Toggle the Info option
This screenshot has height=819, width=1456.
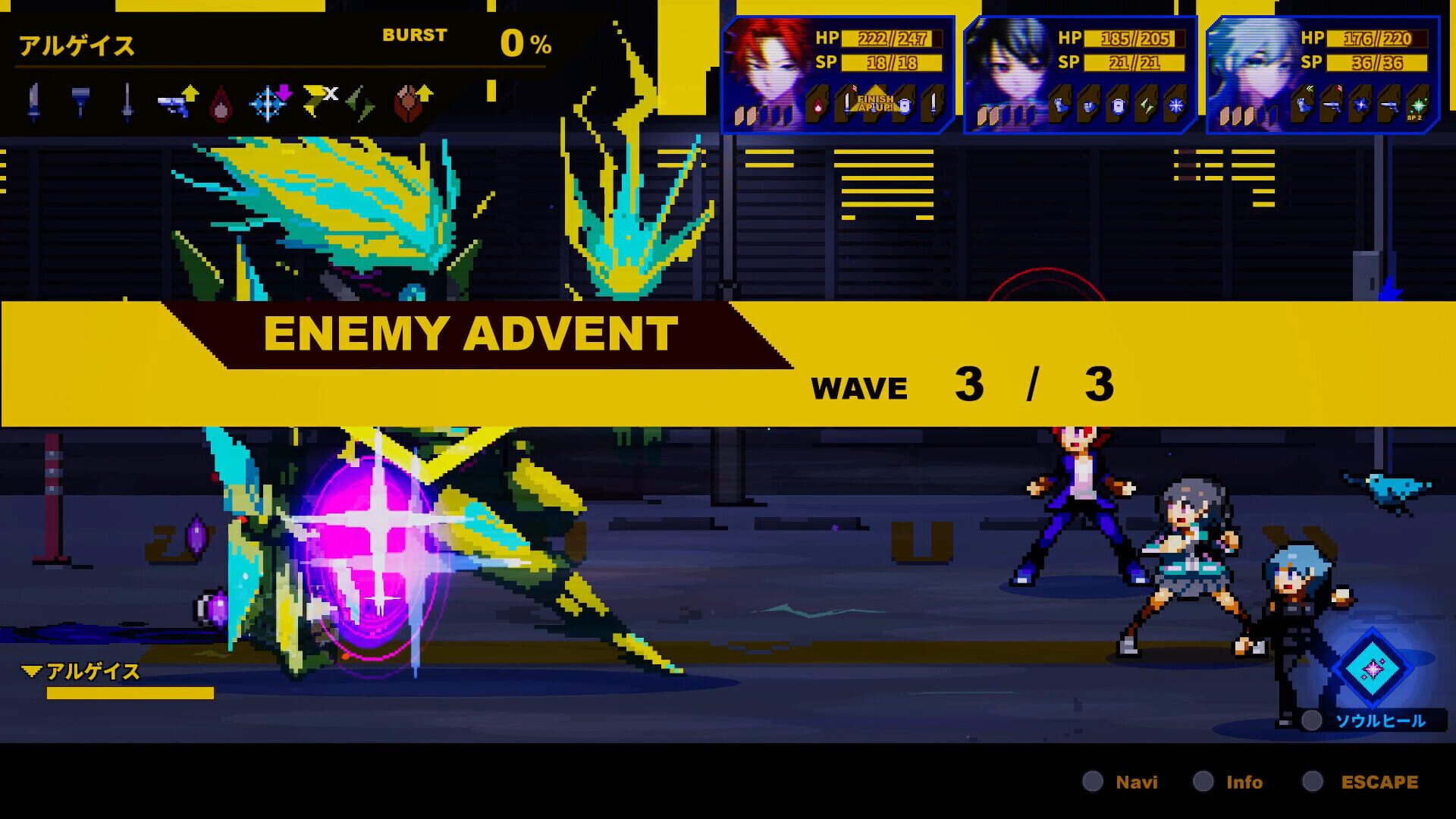coord(1243,781)
